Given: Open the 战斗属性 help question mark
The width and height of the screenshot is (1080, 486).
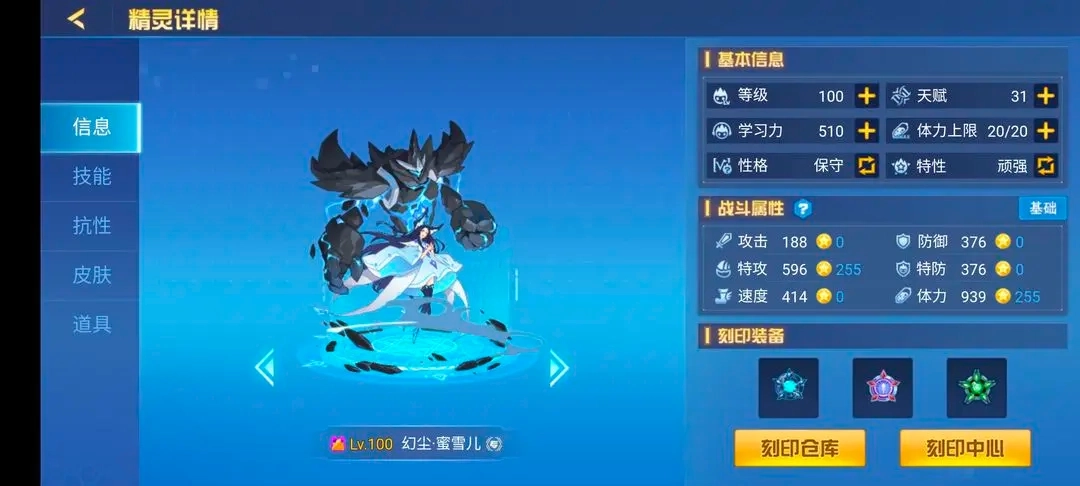Looking at the screenshot, I should [802, 209].
